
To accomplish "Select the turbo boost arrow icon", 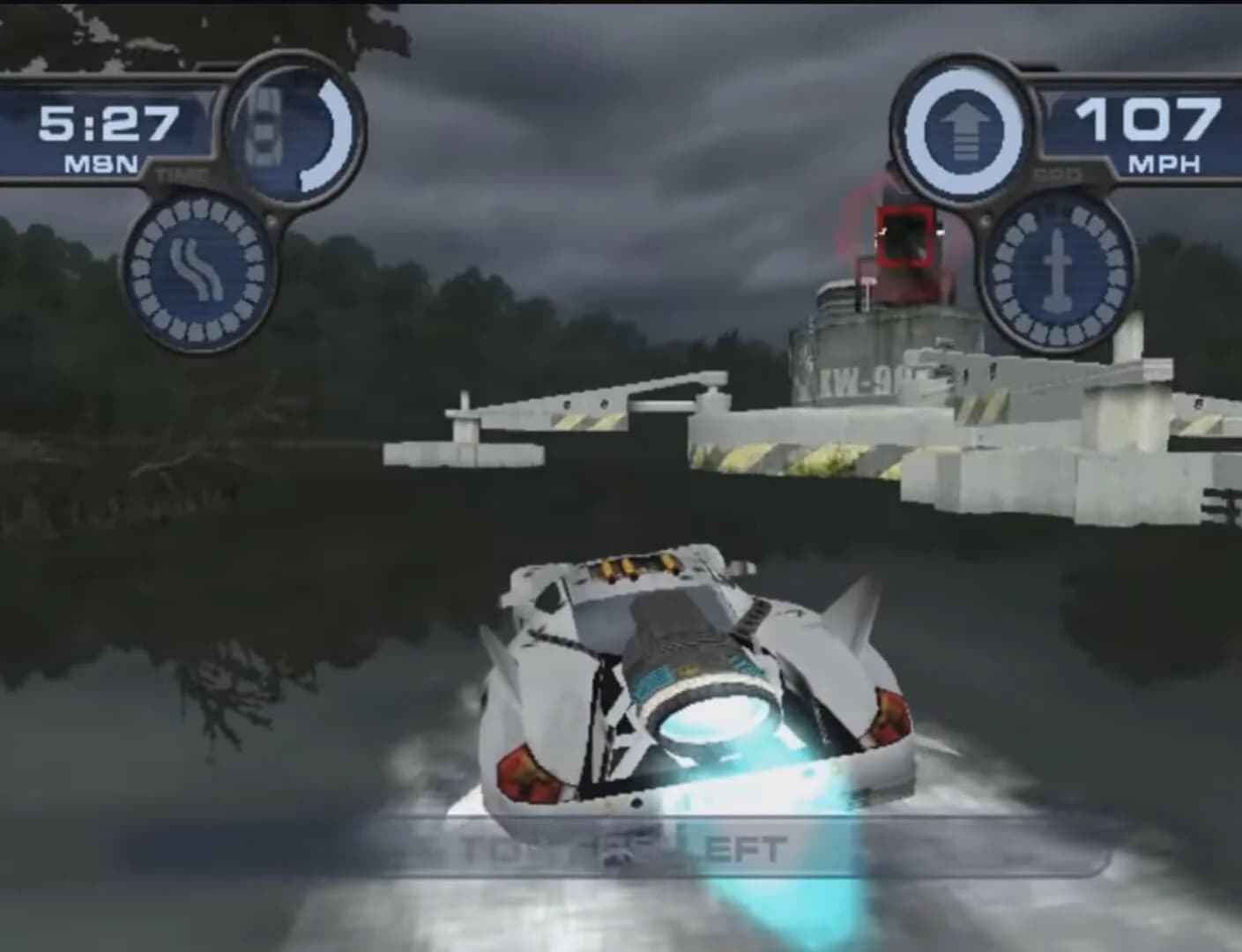I will pyautogui.click(x=965, y=128).
